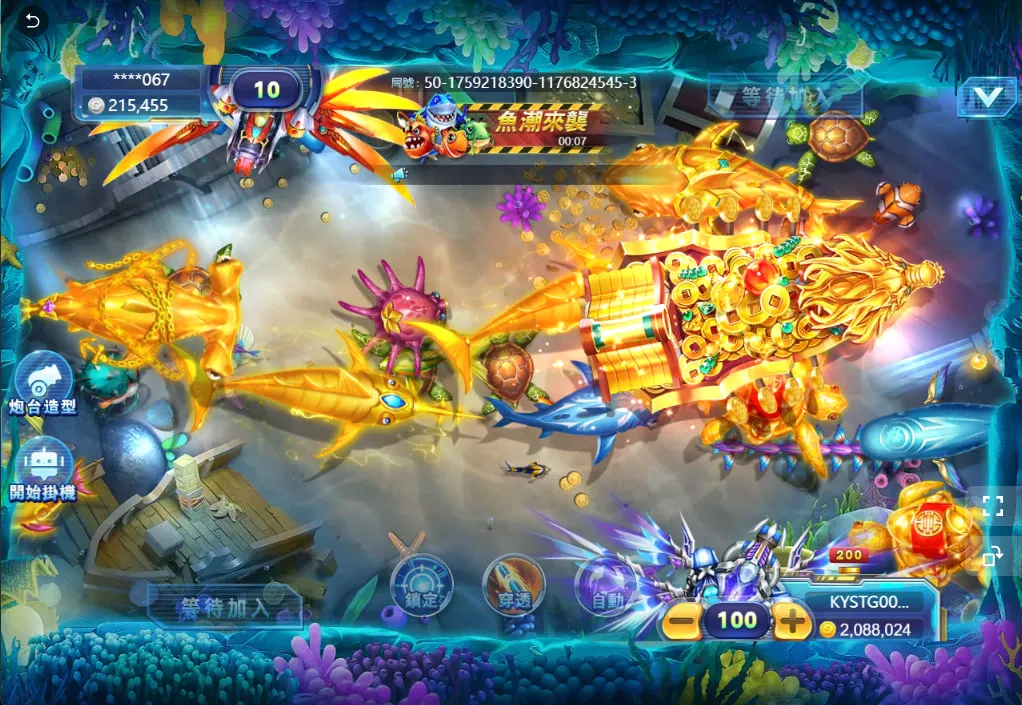The height and width of the screenshot is (705, 1022).
Task: Toggle the 自動 auto-fire skill
Action: 606,587
